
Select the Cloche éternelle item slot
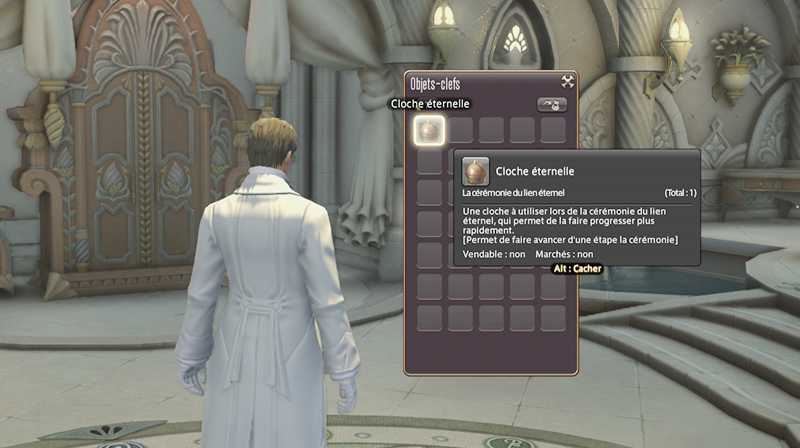click(x=429, y=129)
